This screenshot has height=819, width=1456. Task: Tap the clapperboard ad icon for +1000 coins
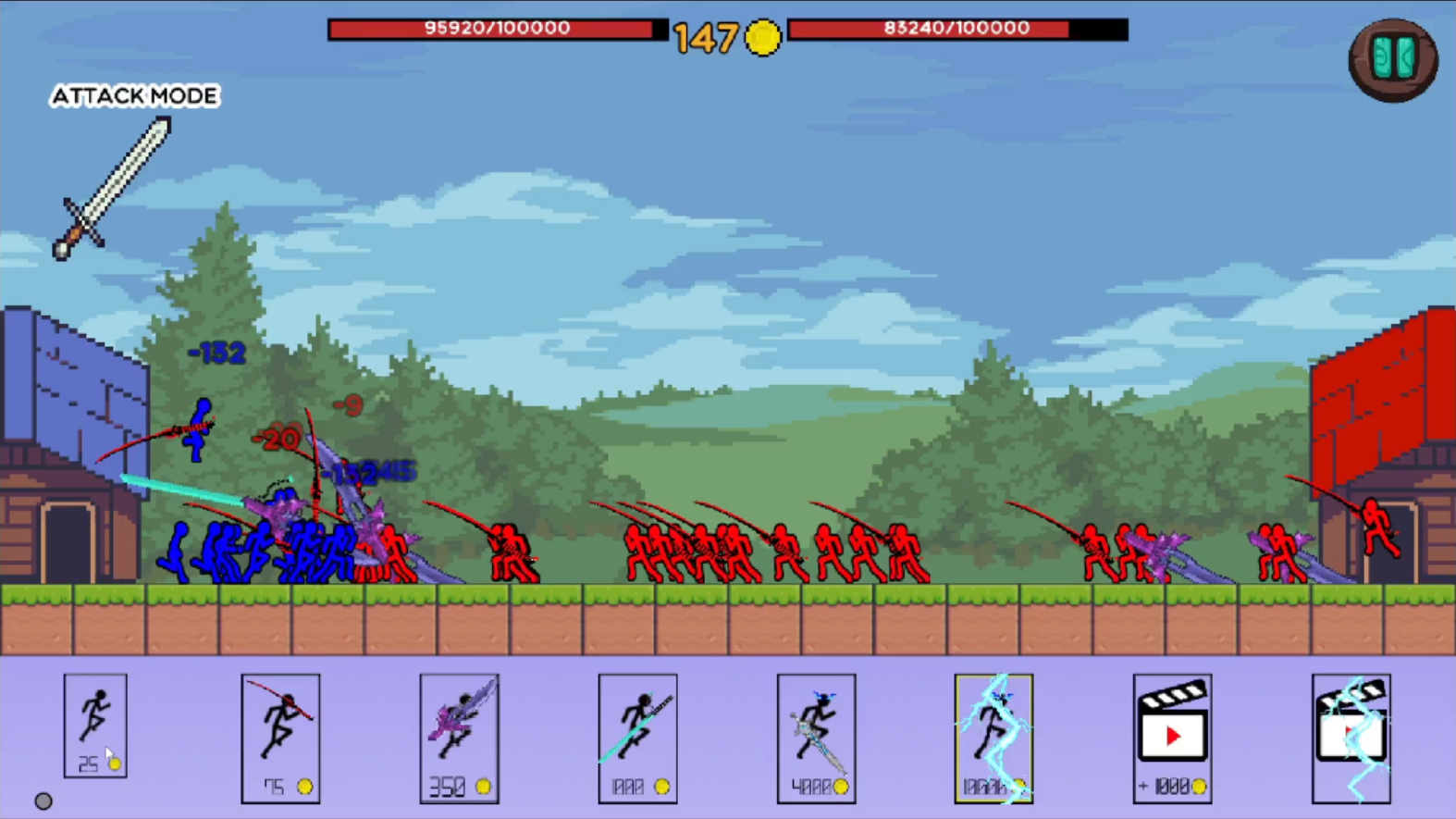(x=1172, y=736)
